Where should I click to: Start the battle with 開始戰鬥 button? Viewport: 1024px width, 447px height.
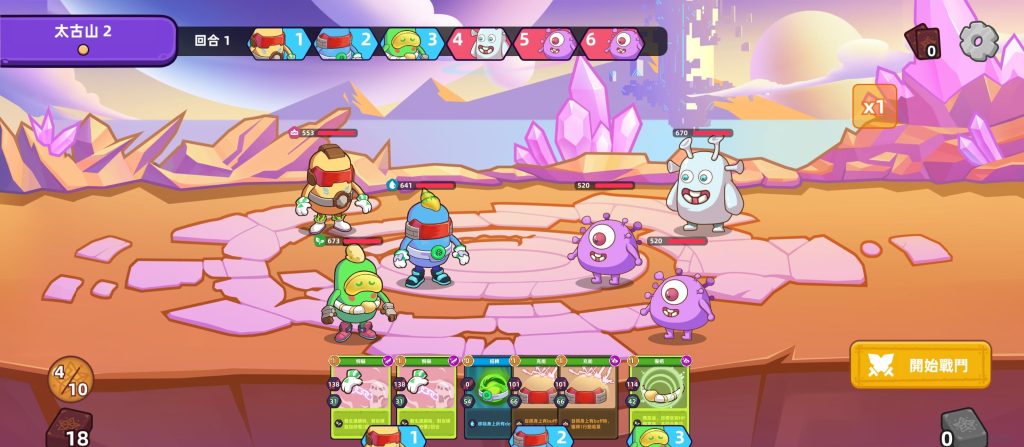[x=920, y=365]
